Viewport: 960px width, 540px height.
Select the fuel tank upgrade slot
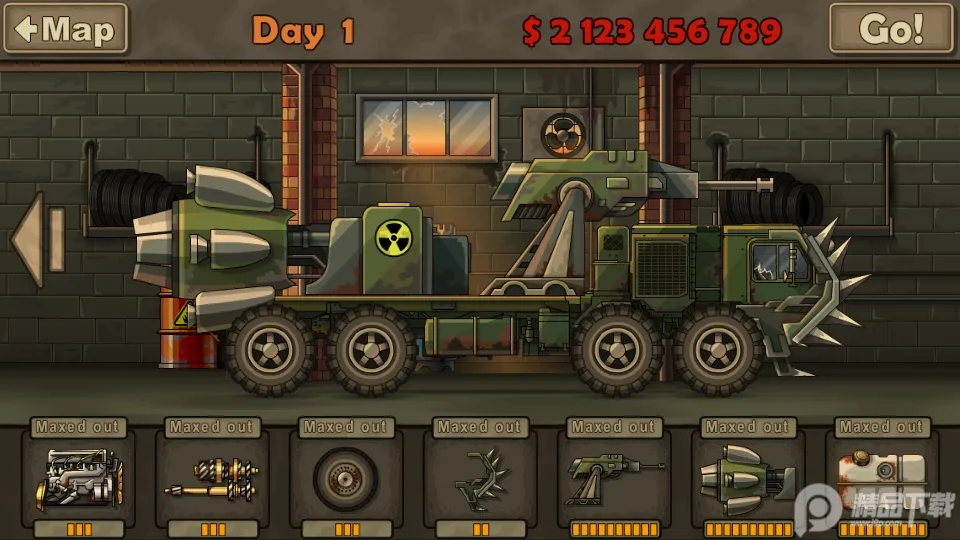click(882, 479)
